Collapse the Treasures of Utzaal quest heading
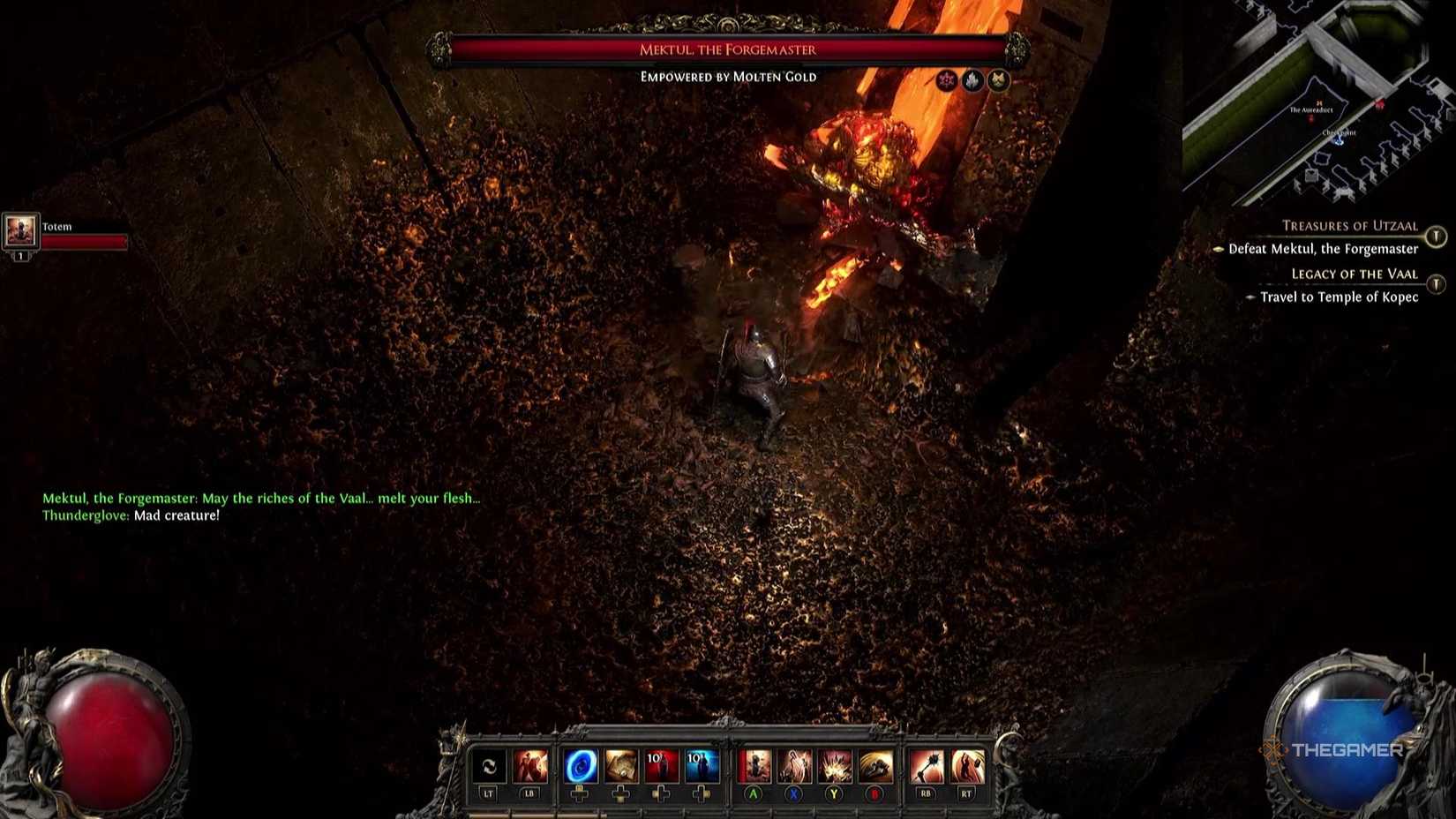Viewport: 1456px width, 819px height. pos(1350,225)
